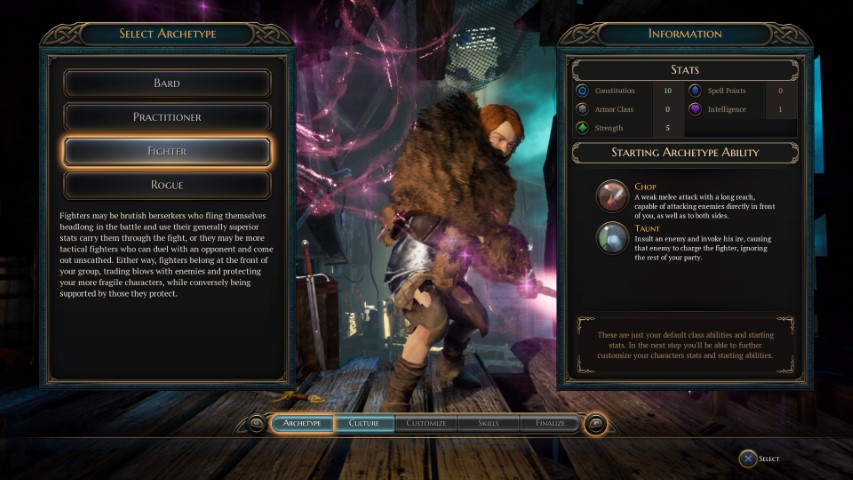Go to the Customize step tab
Image resolution: width=853 pixels, height=480 pixels.
point(426,423)
